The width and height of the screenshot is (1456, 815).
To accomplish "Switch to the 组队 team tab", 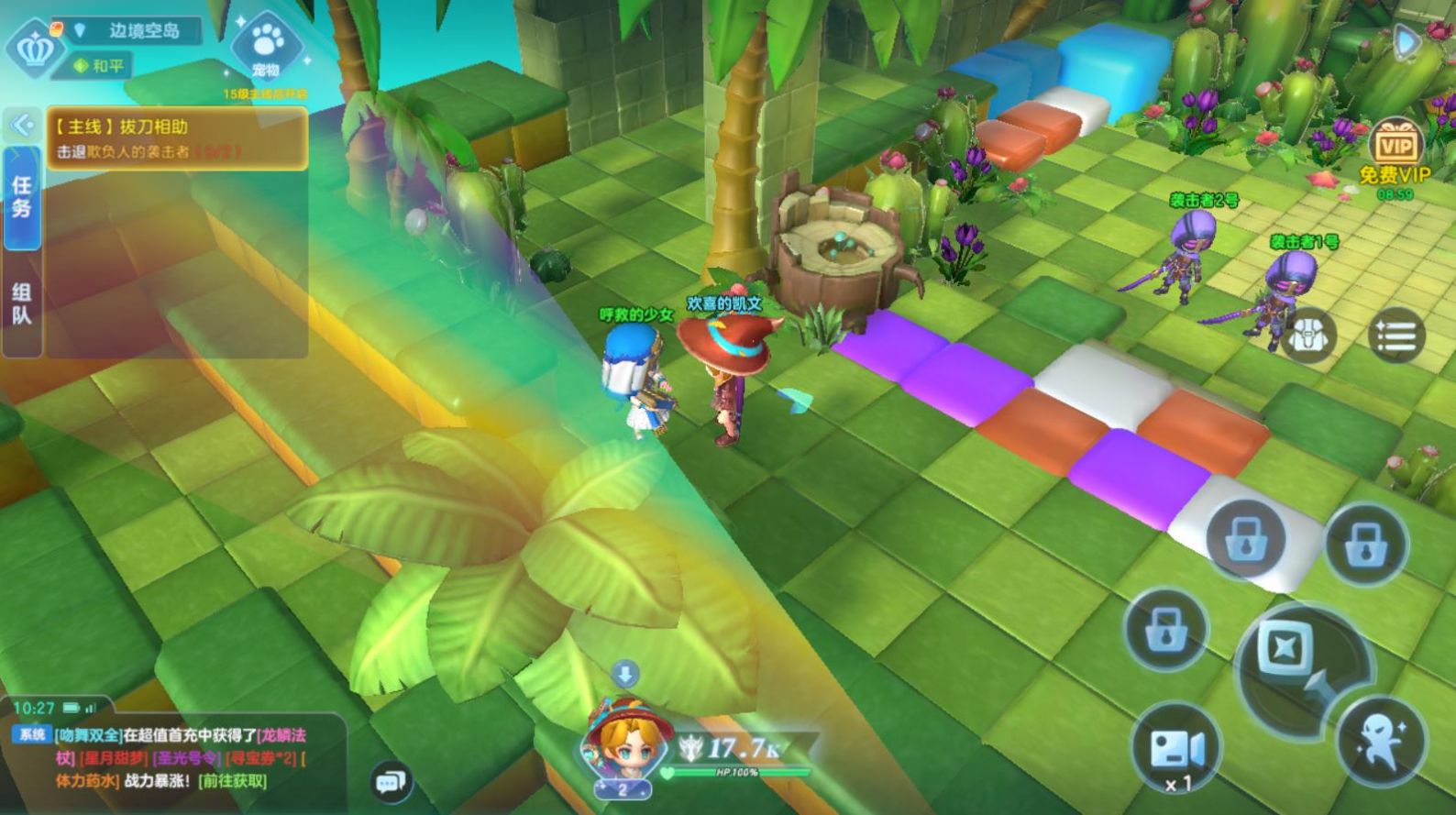I will pos(22,303).
